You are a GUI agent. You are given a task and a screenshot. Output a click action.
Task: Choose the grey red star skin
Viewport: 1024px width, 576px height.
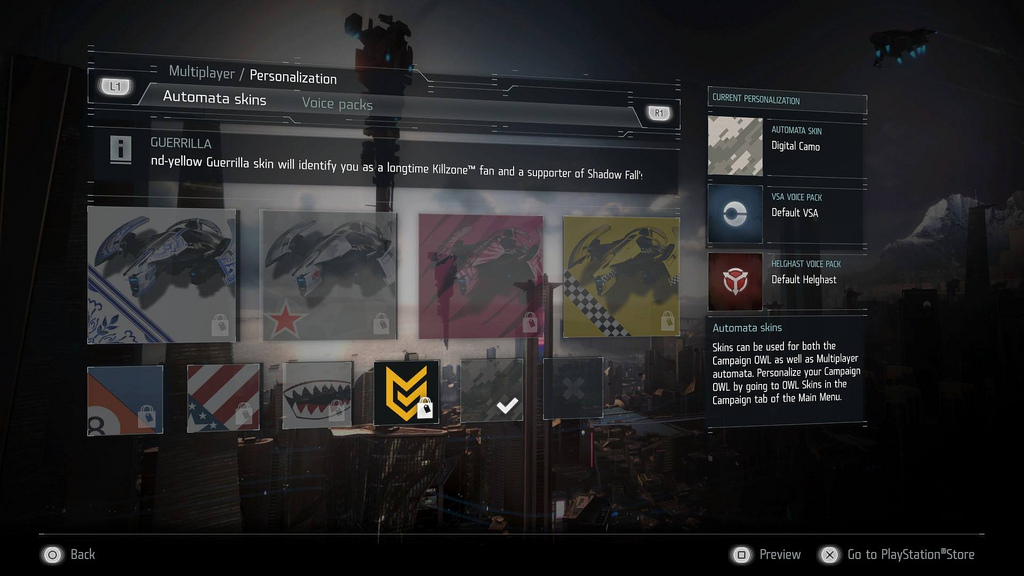(329, 275)
